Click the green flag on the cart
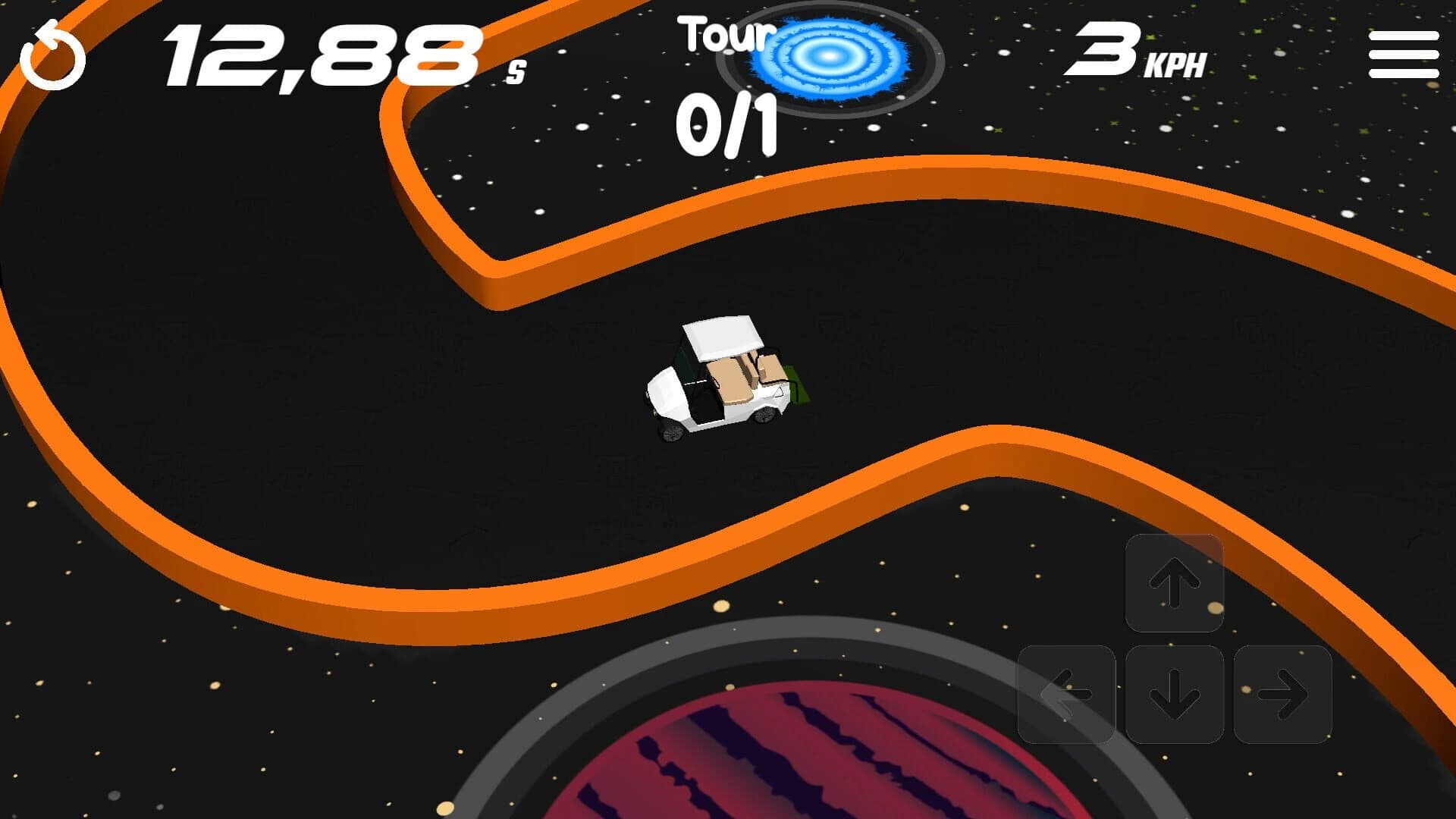The height and width of the screenshot is (819, 1456). tap(796, 384)
